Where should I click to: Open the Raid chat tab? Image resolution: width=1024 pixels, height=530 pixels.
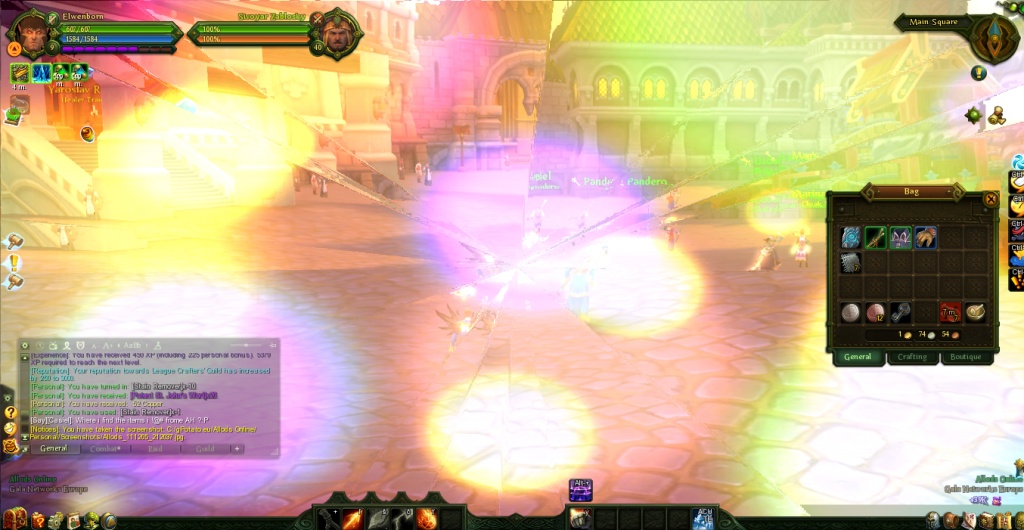[156, 449]
